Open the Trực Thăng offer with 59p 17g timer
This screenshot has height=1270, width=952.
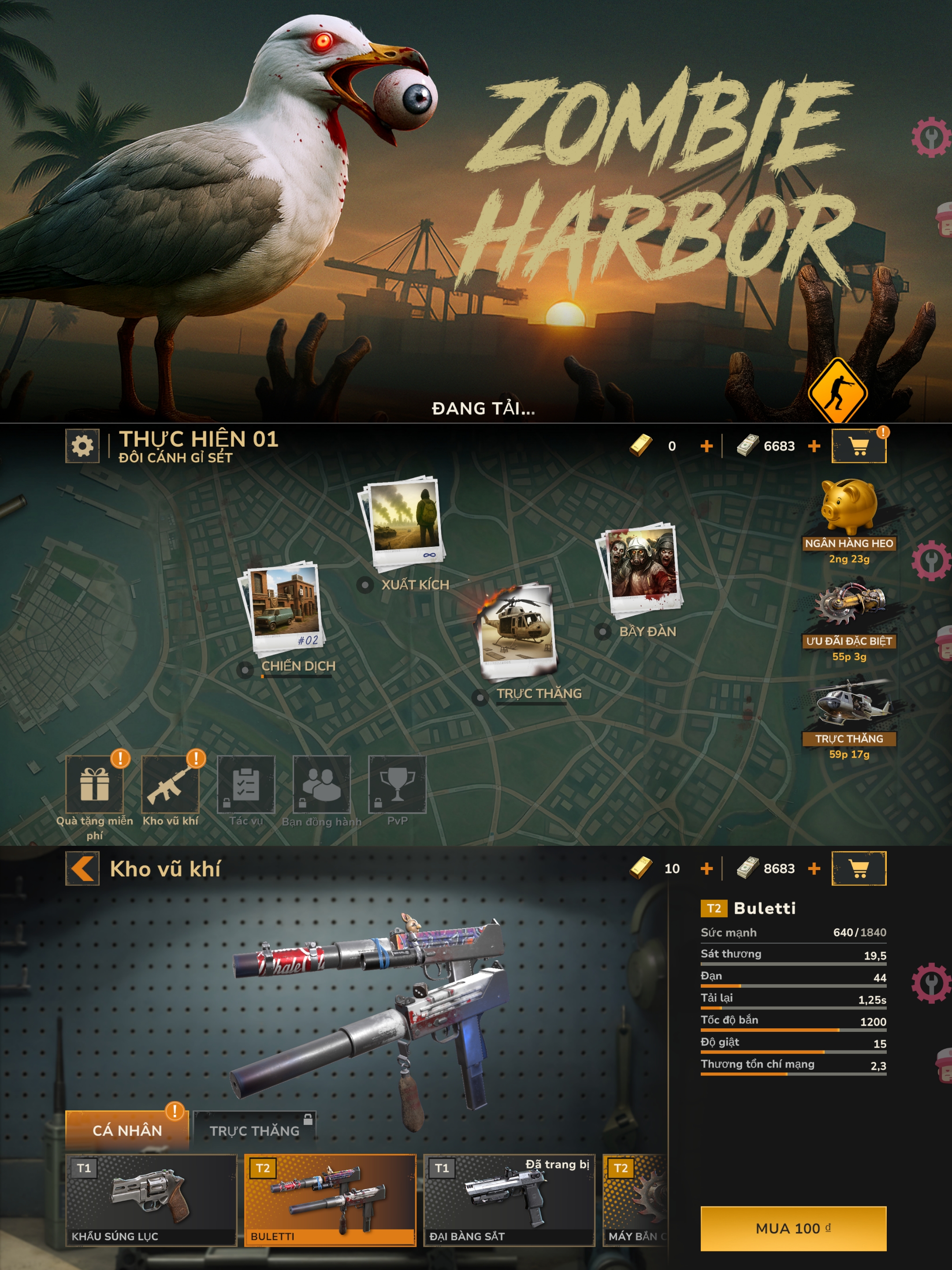[848, 703]
